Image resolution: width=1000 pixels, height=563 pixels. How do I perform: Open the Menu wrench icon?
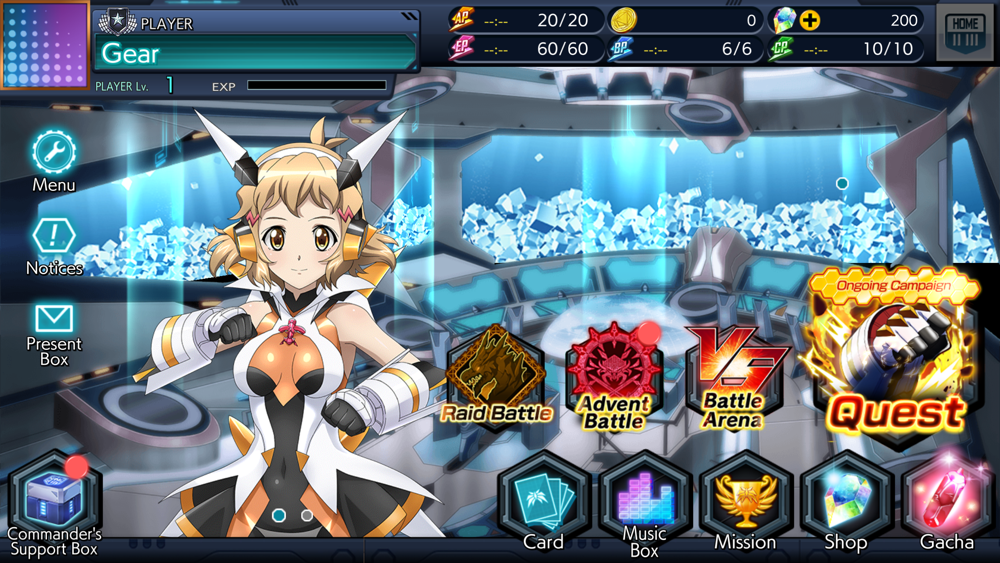pyautogui.click(x=53, y=153)
